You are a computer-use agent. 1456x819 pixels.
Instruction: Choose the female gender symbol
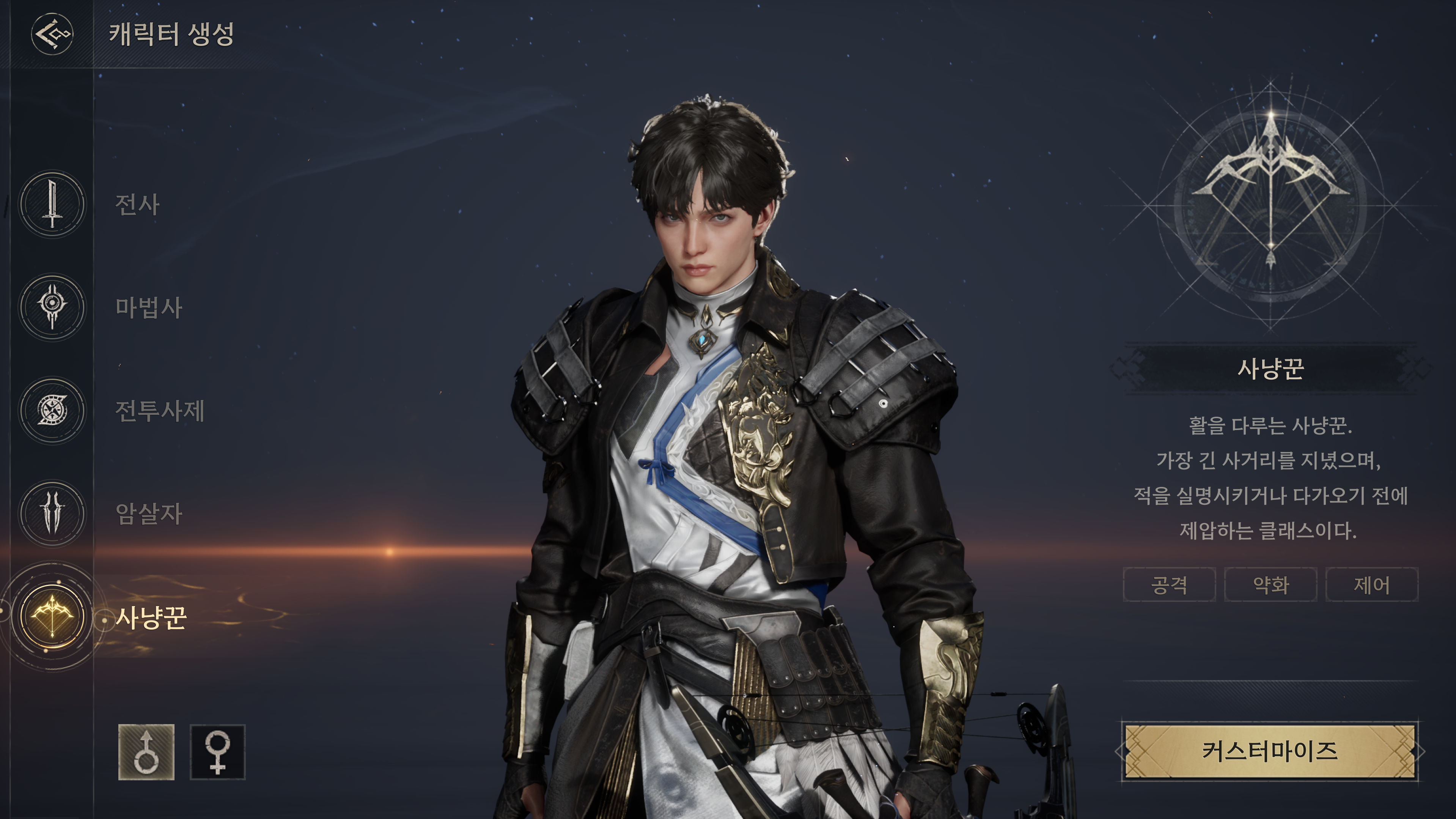[x=218, y=752]
